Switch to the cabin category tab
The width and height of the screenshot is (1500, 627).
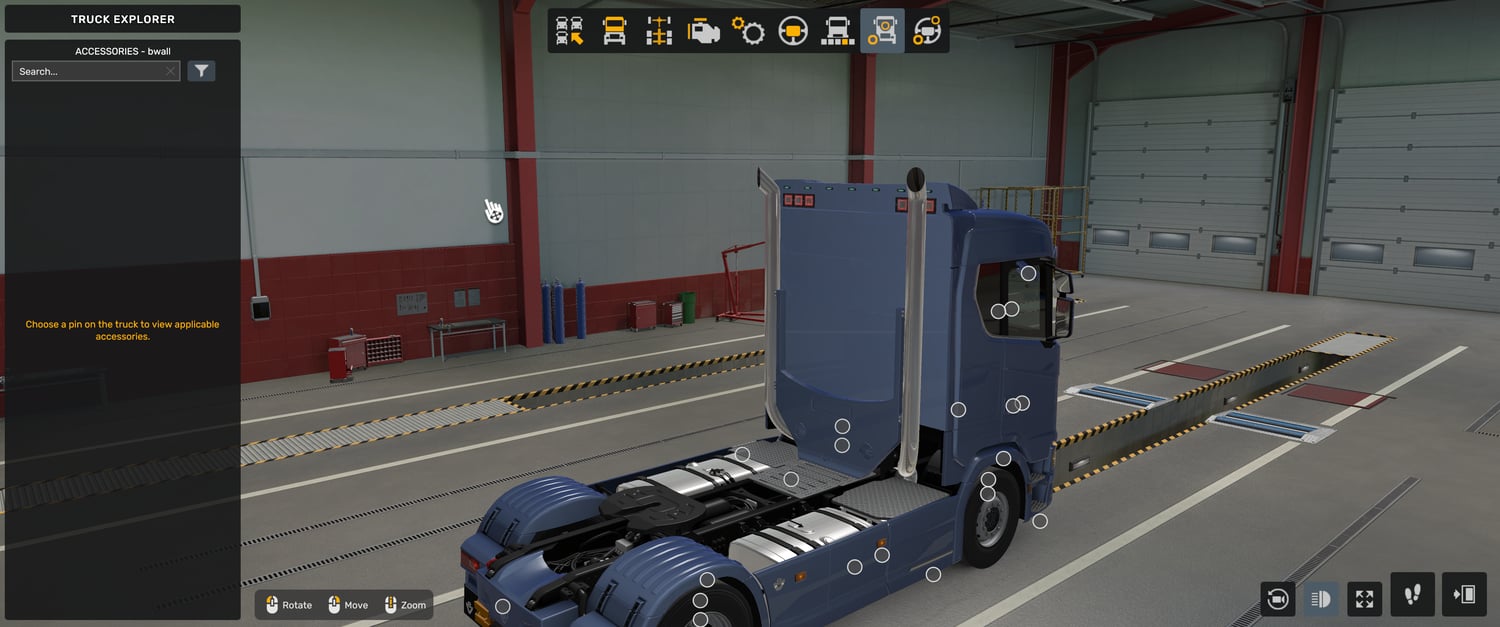(x=614, y=31)
